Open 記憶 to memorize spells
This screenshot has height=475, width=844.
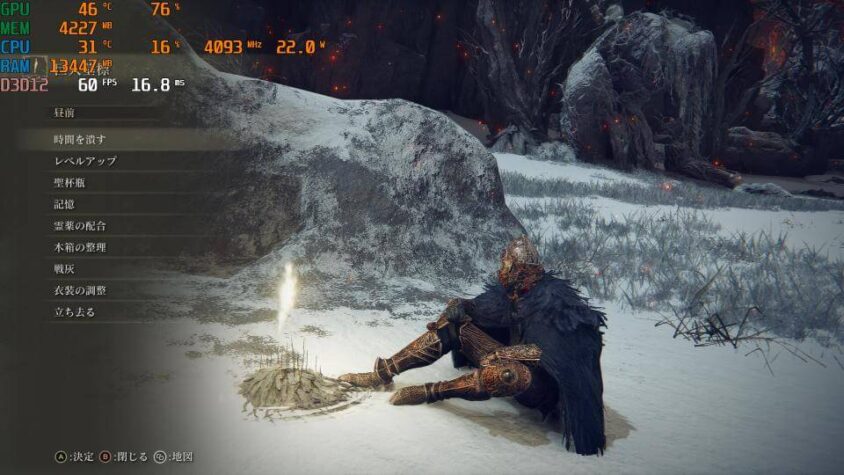pyautogui.click(x=65, y=203)
